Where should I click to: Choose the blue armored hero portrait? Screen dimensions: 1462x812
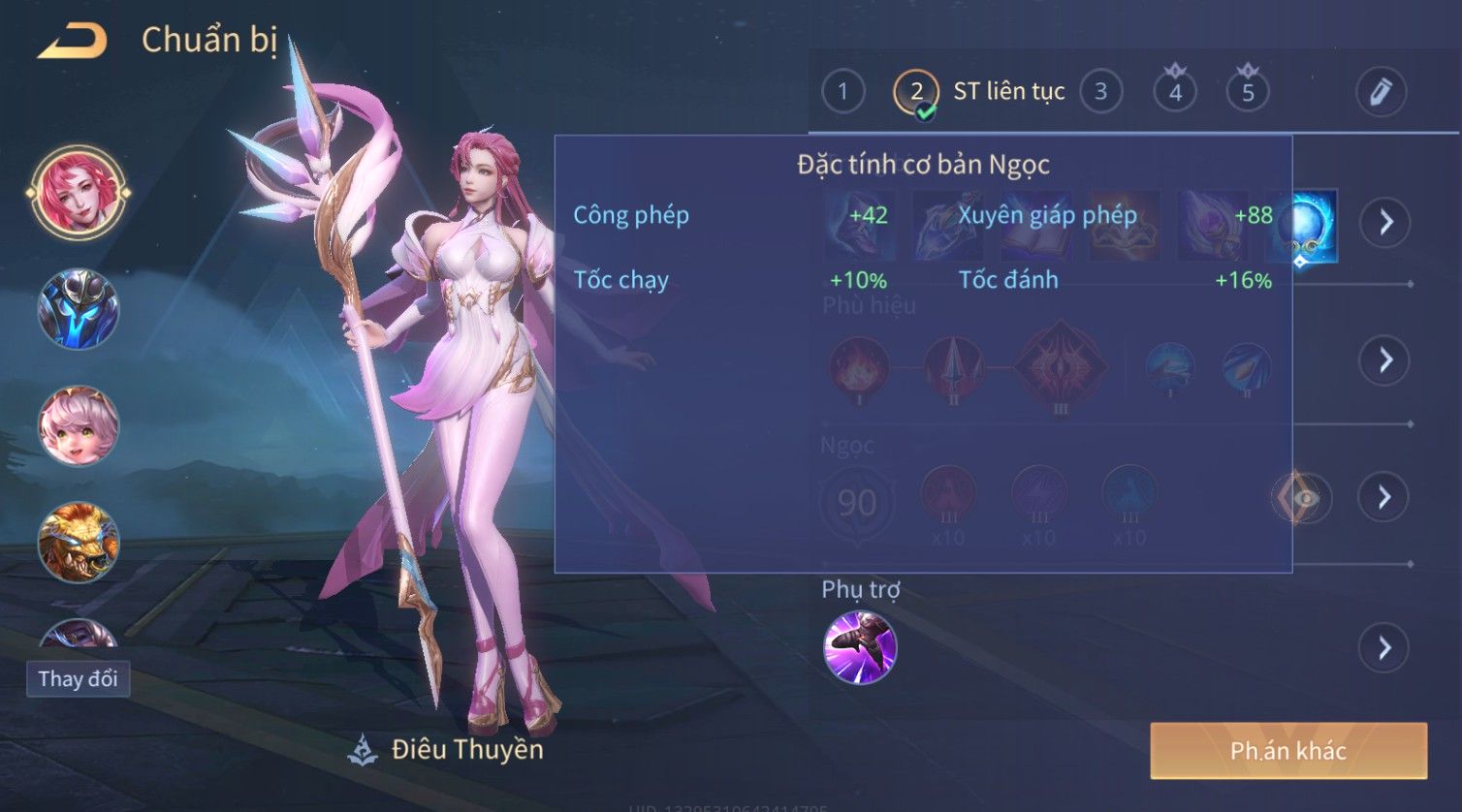click(78, 309)
